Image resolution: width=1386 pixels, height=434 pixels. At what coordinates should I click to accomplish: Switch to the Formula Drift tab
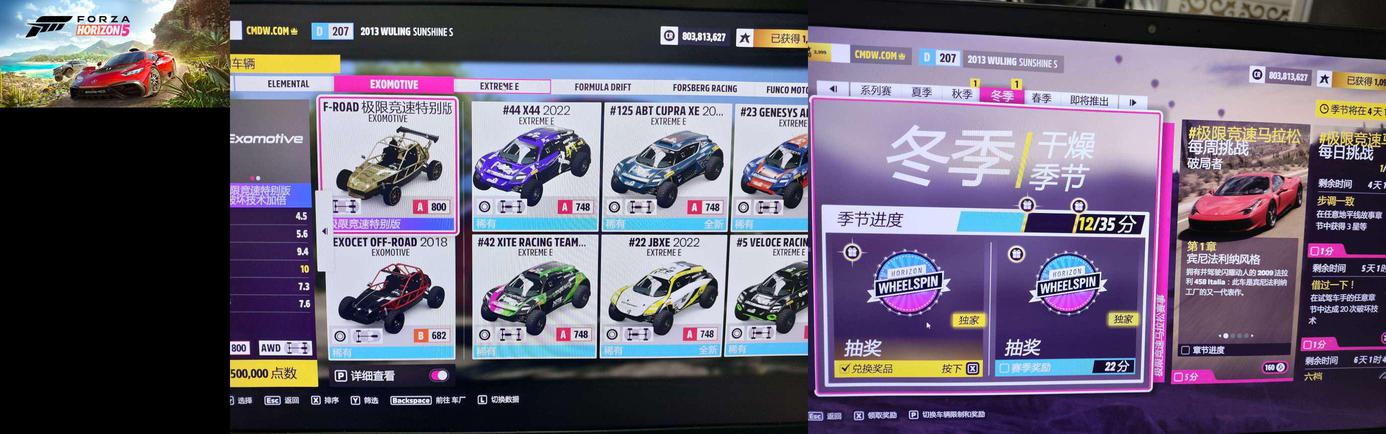point(602,88)
